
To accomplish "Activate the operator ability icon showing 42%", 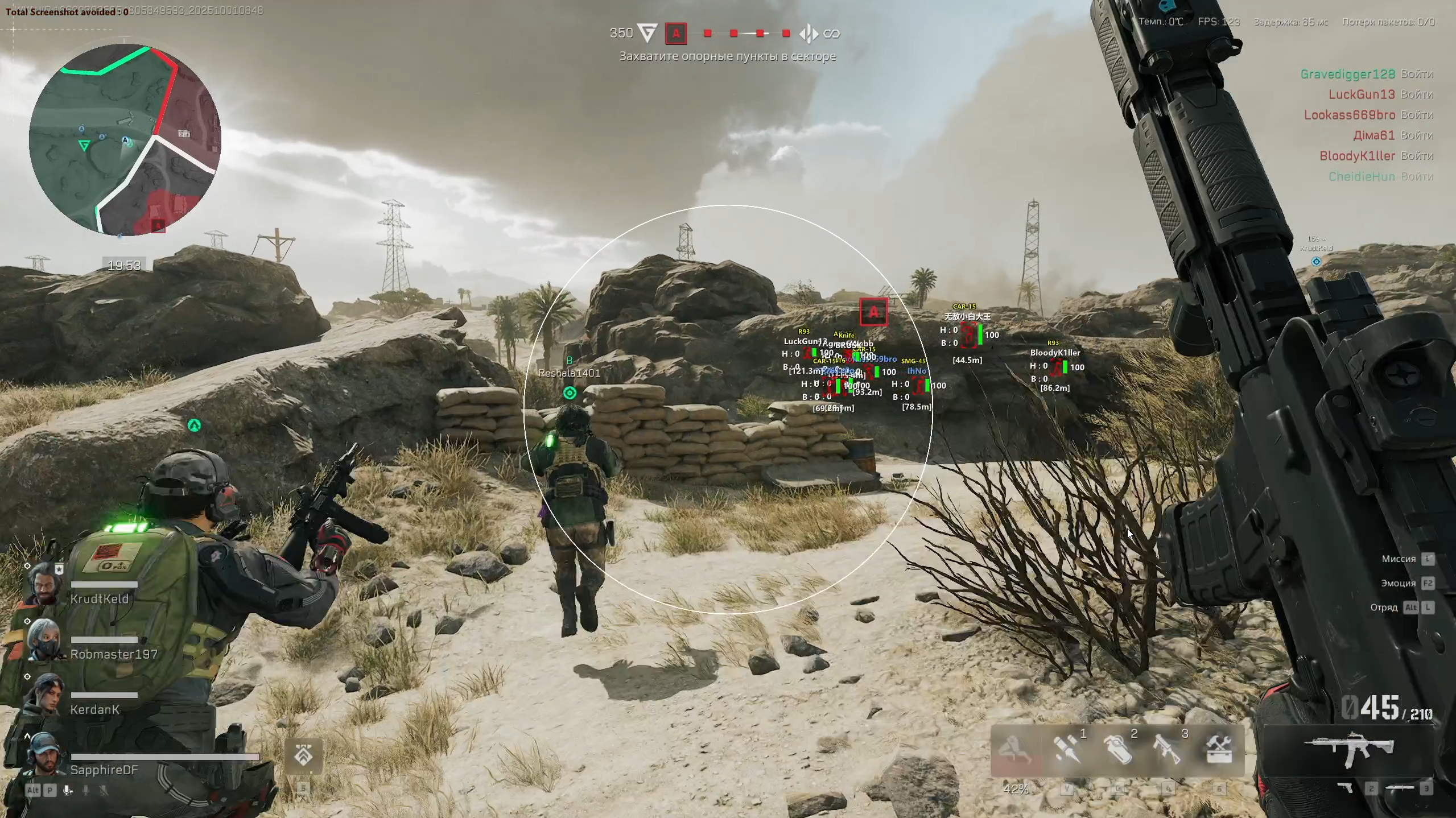I will click(1016, 751).
